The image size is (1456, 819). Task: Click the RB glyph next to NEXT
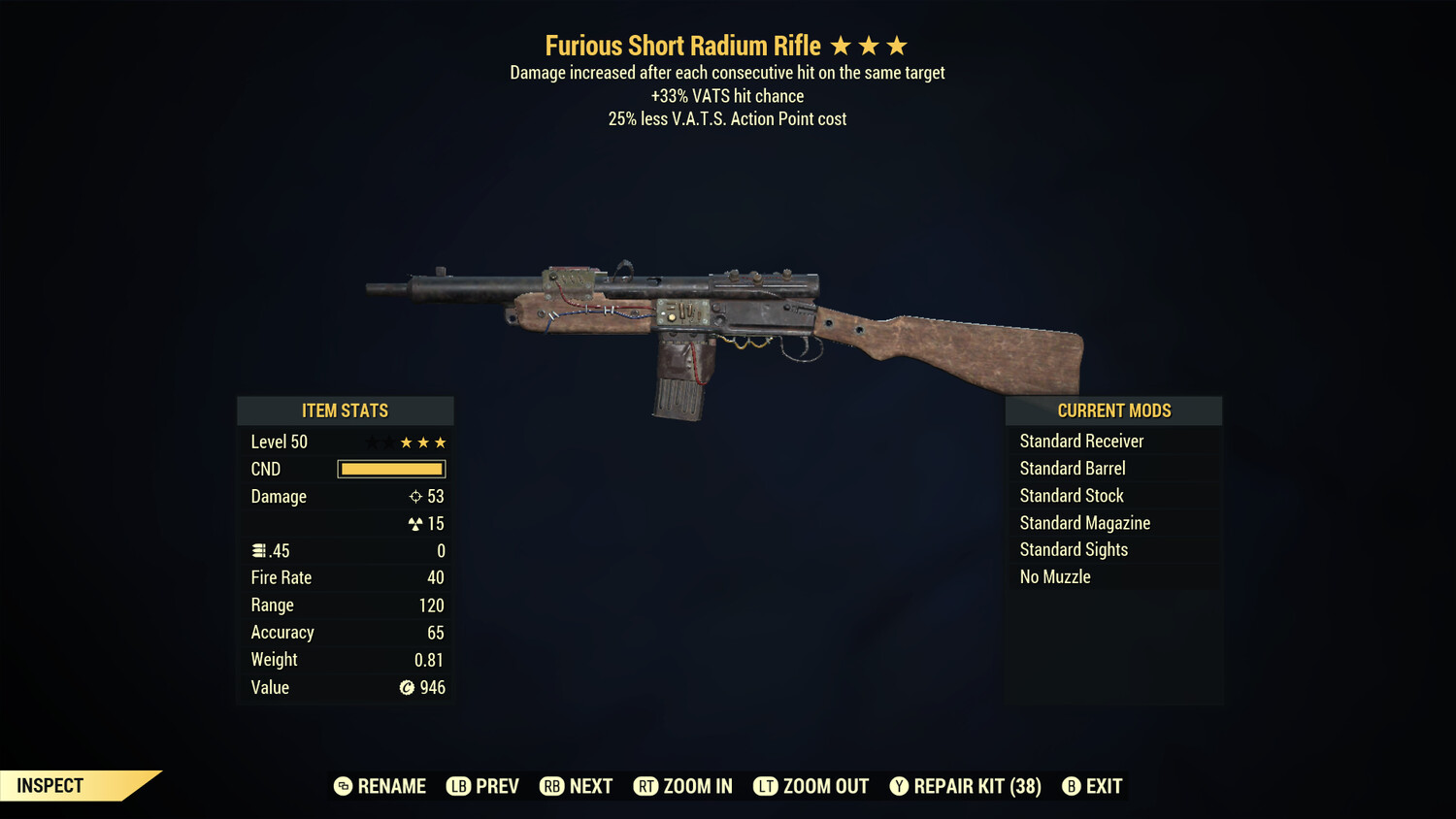click(551, 786)
